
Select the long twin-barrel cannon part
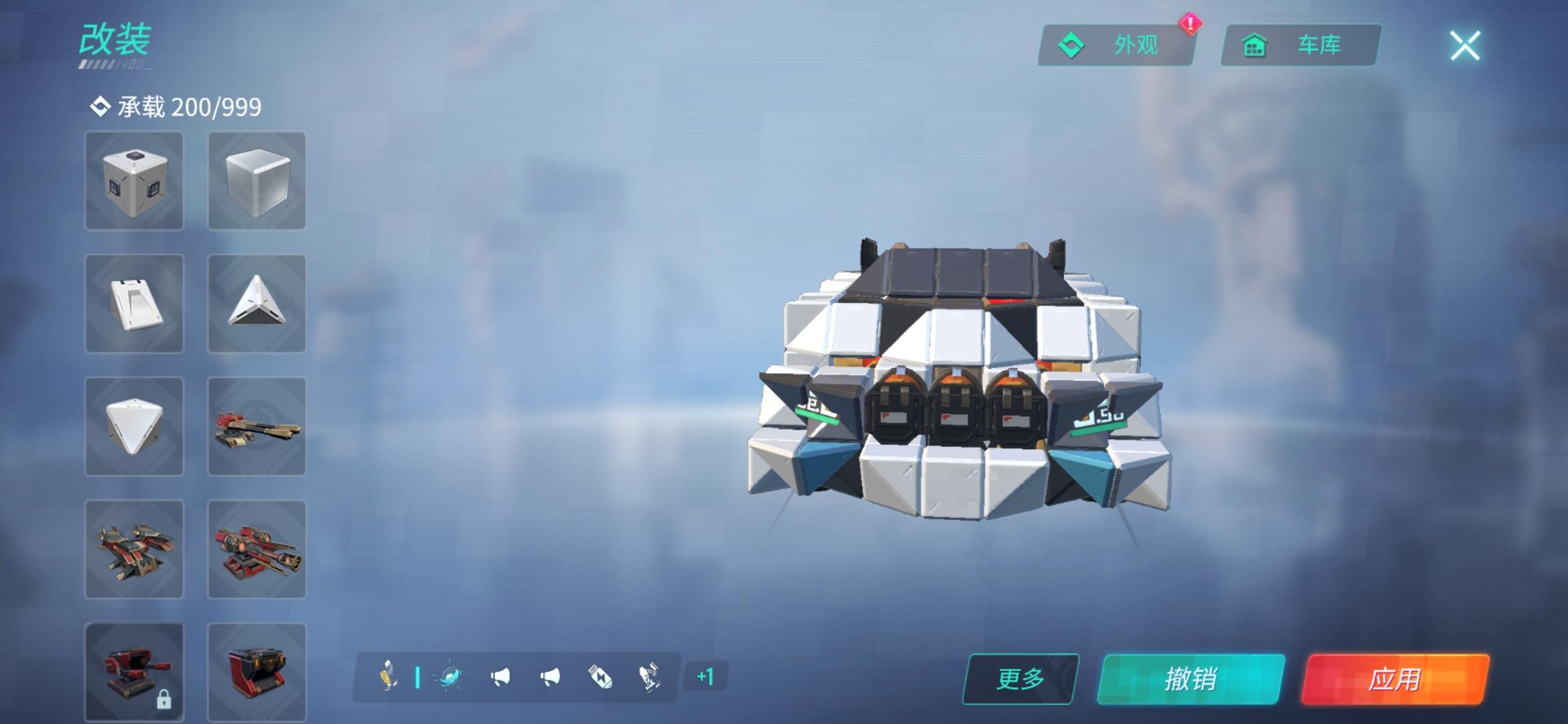coord(257,426)
